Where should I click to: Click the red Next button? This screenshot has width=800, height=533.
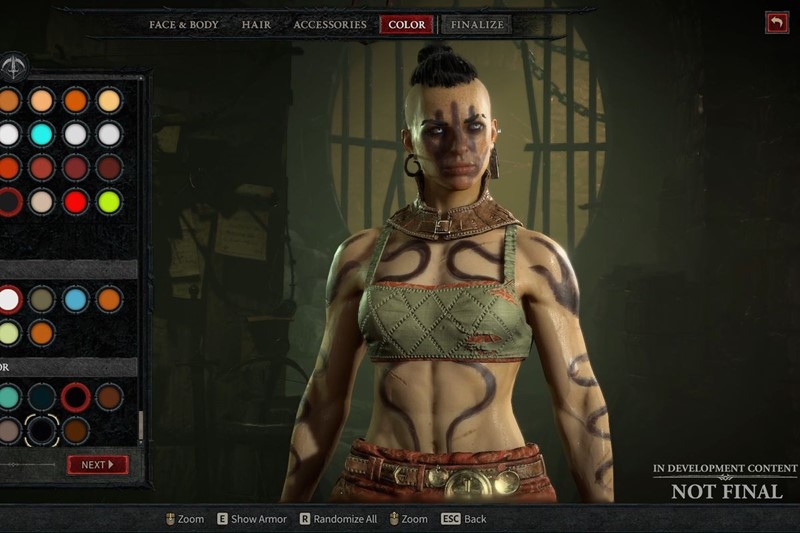tap(97, 465)
